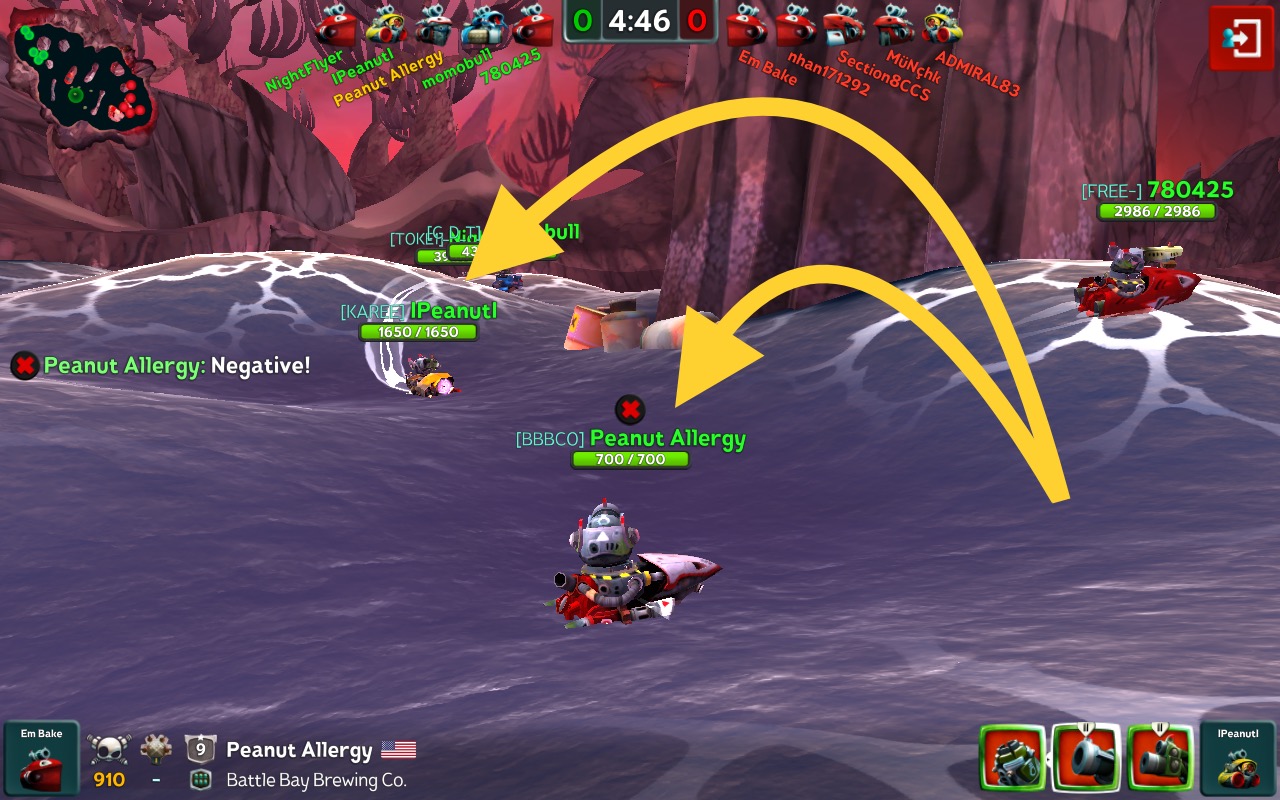Image resolution: width=1280 pixels, height=800 pixels.
Task: Select the mortar weapon slot
Action: [1012, 759]
